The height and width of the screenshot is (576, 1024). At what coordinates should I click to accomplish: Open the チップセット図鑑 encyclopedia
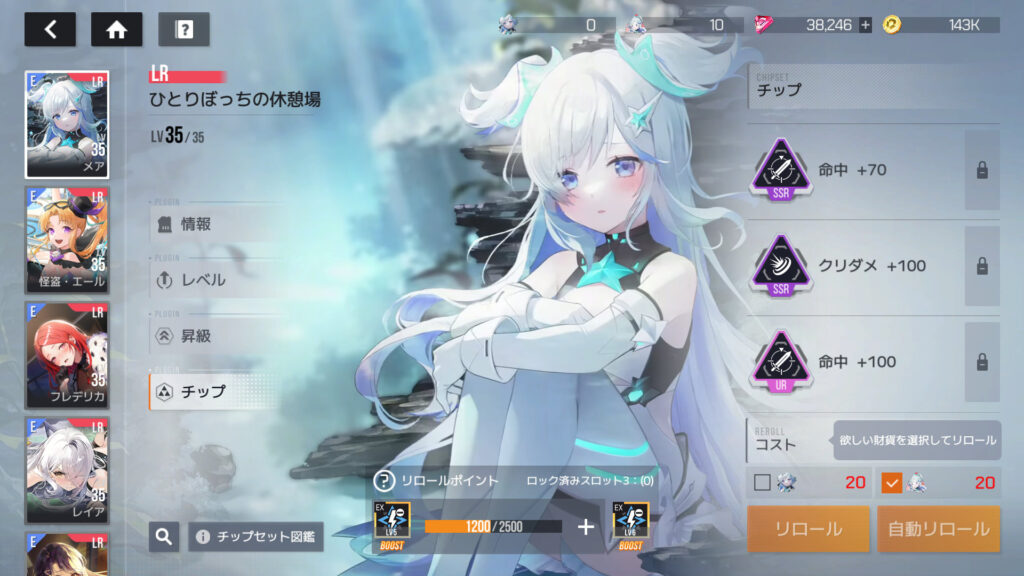[255, 537]
